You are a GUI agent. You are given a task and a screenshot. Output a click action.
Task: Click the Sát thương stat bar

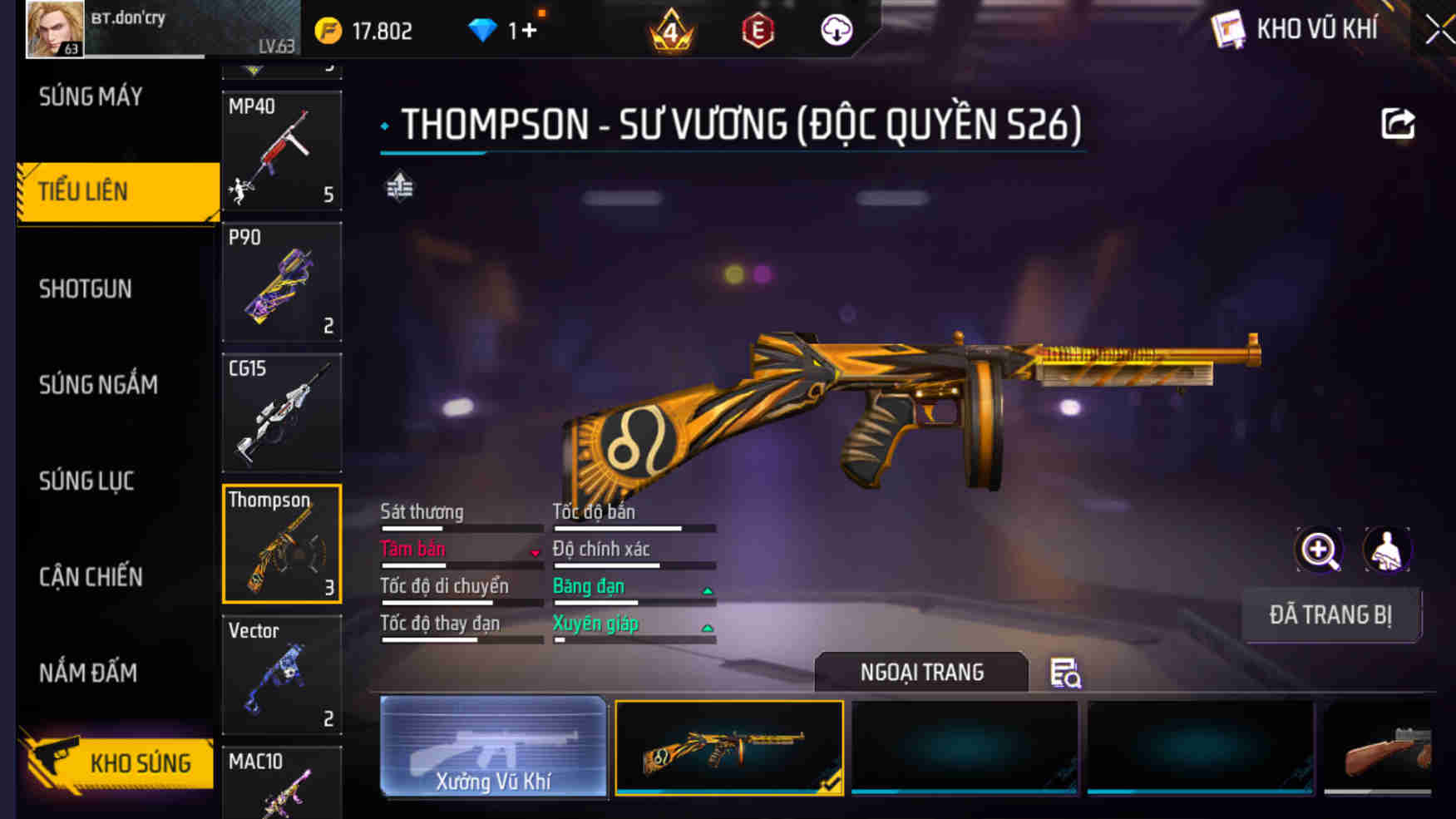461,527
